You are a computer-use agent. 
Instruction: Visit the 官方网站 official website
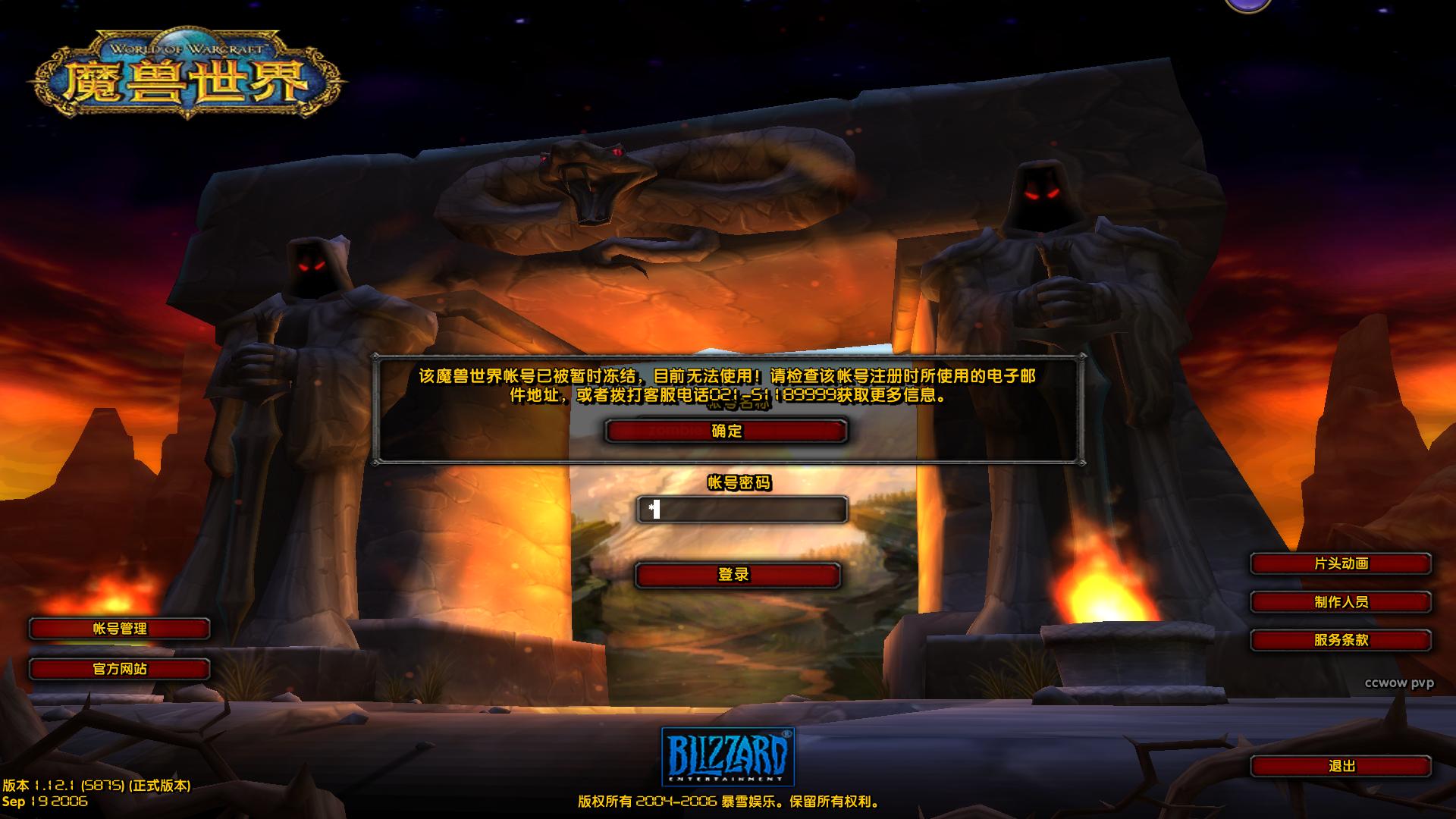point(118,669)
